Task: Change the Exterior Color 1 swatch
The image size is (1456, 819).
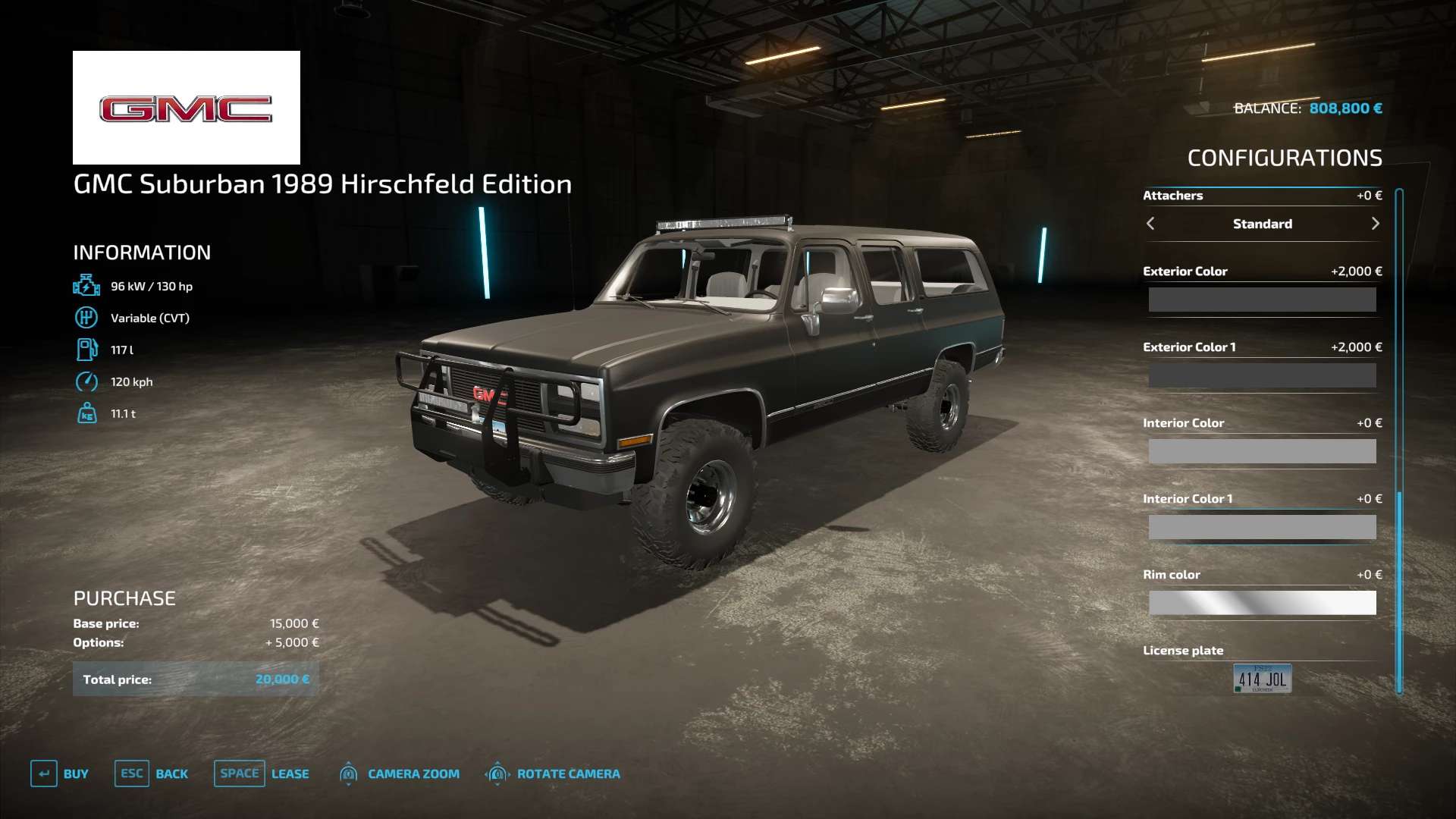Action: pos(1262,375)
